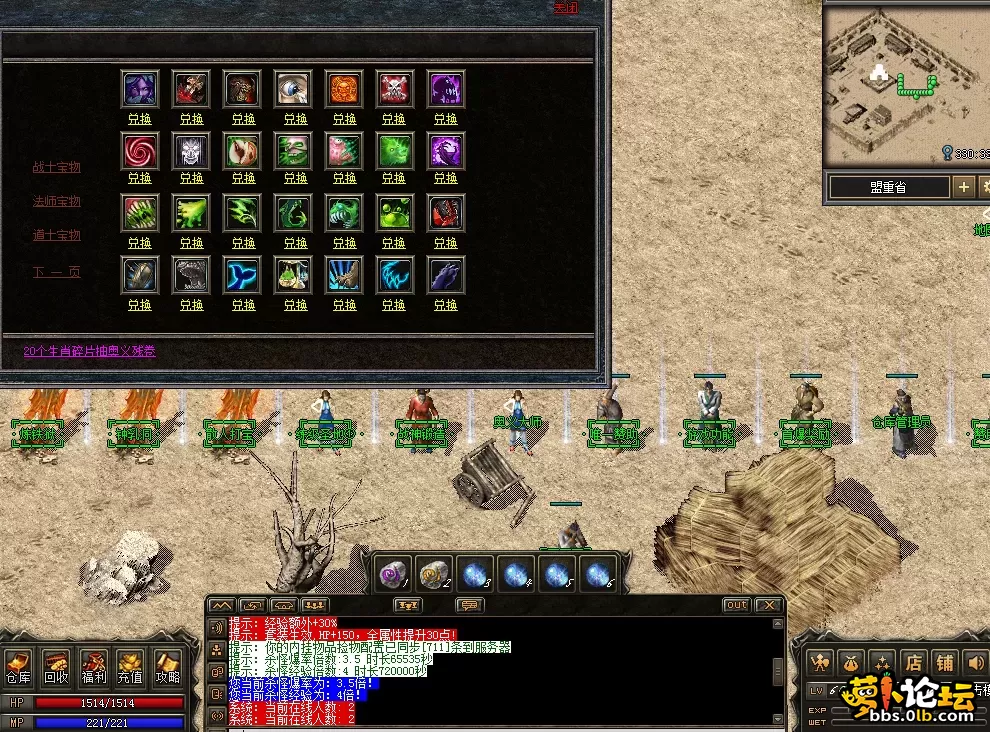Viewport: 990px width, 732px height.
Task: Click the 20个生肖碎片抽奥义残卷 link
Action: [x=90, y=351]
